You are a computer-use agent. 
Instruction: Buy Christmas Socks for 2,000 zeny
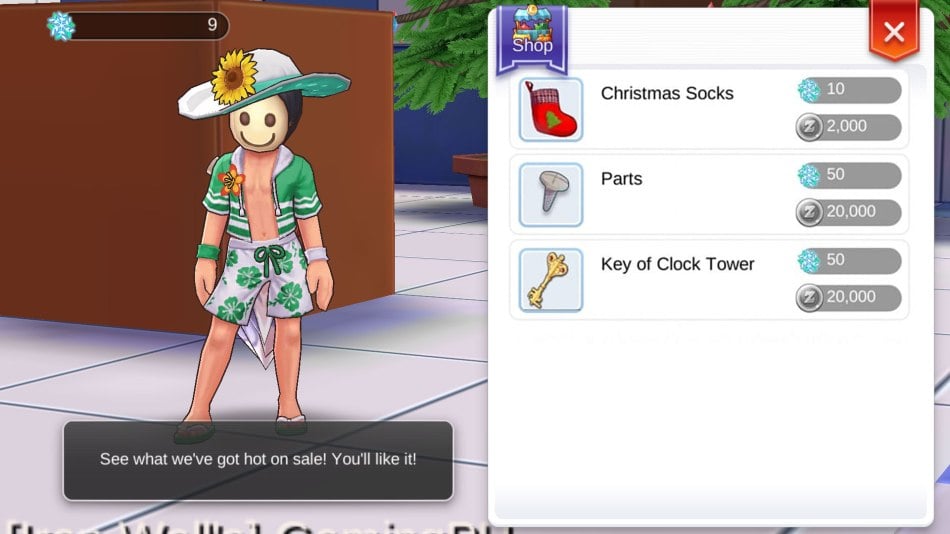849,127
